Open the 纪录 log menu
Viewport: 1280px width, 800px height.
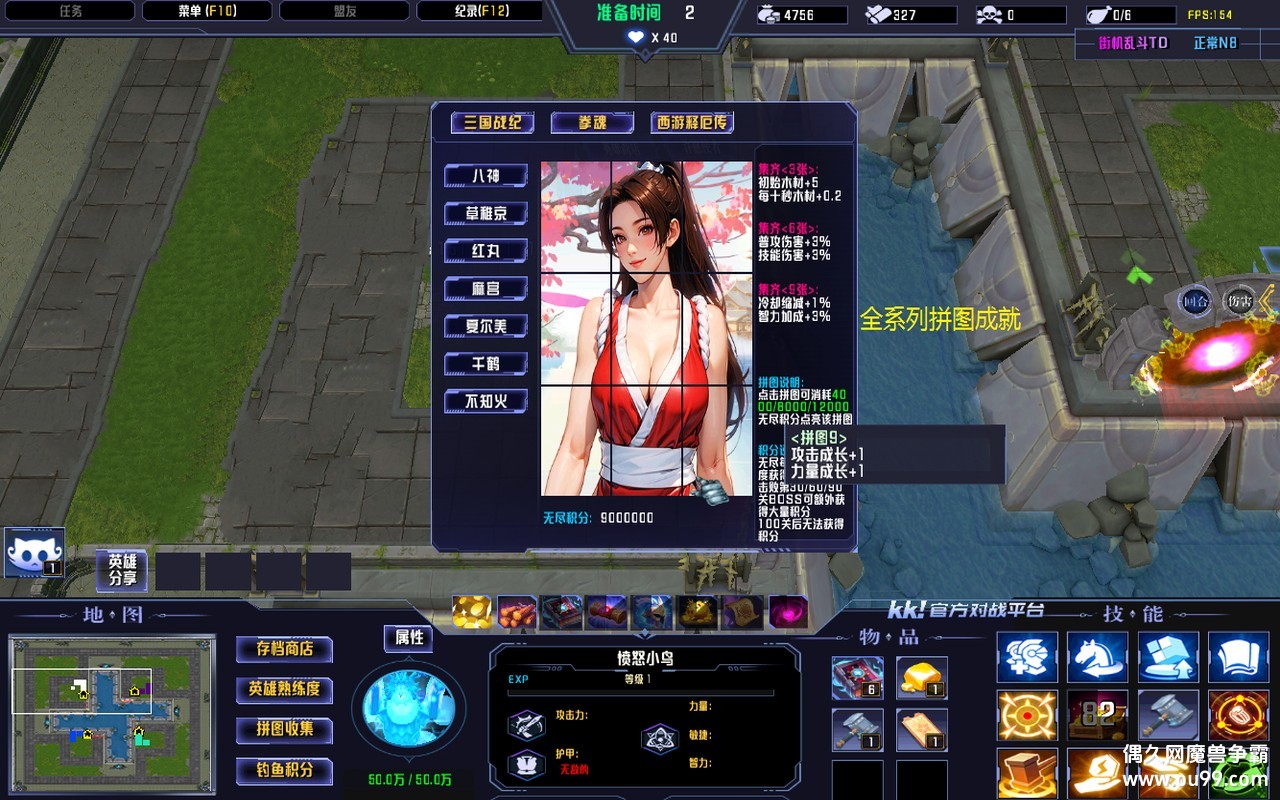(479, 11)
